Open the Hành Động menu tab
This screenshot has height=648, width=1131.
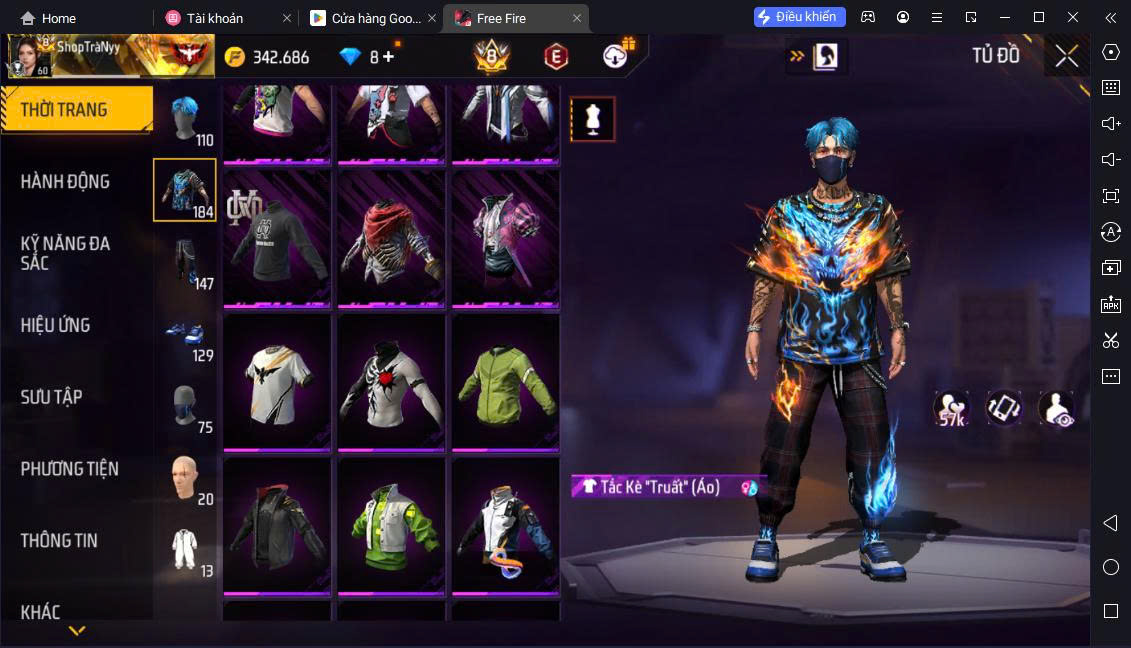click(x=66, y=182)
